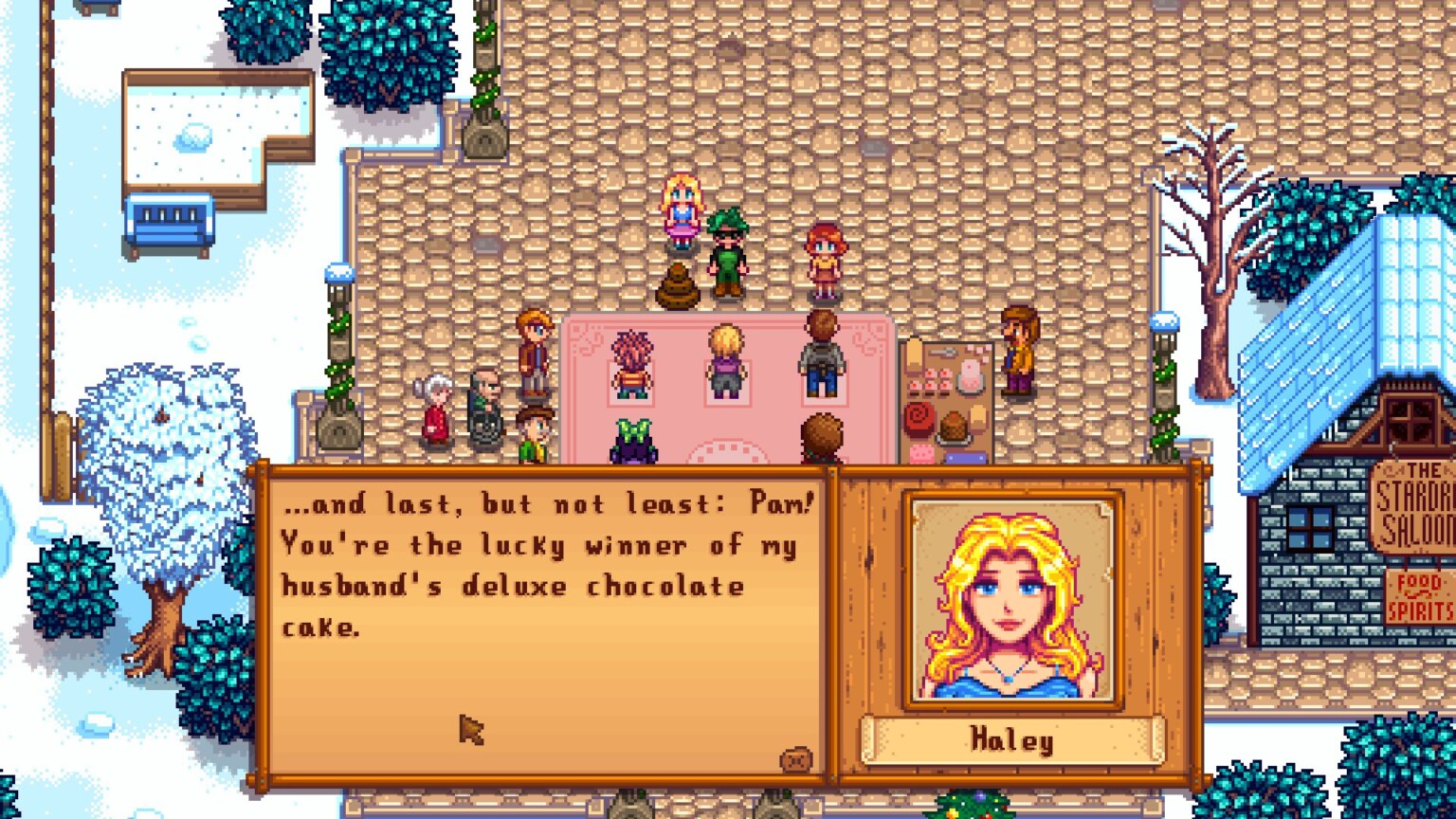The height and width of the screenshot is (819, 1456).
Task: Click the small dialogue close icon
Action: 795,758
